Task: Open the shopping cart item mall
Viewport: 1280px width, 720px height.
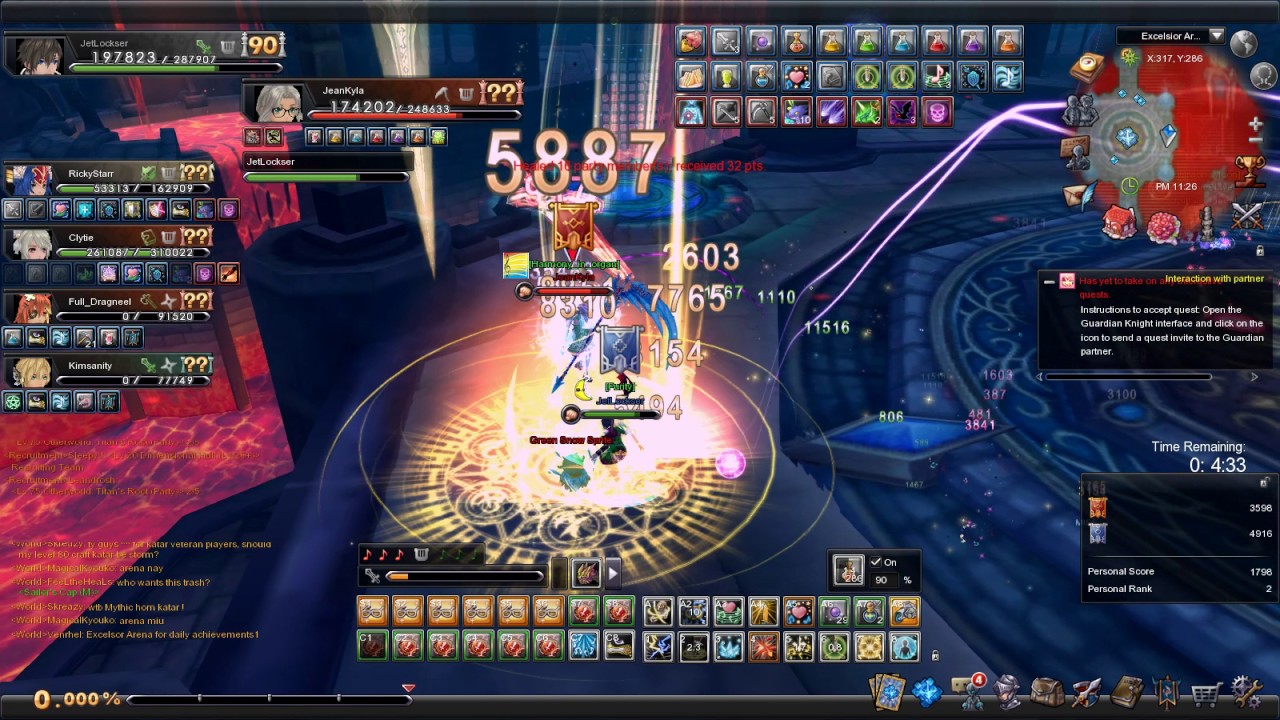Action: tap(1208, 691)
